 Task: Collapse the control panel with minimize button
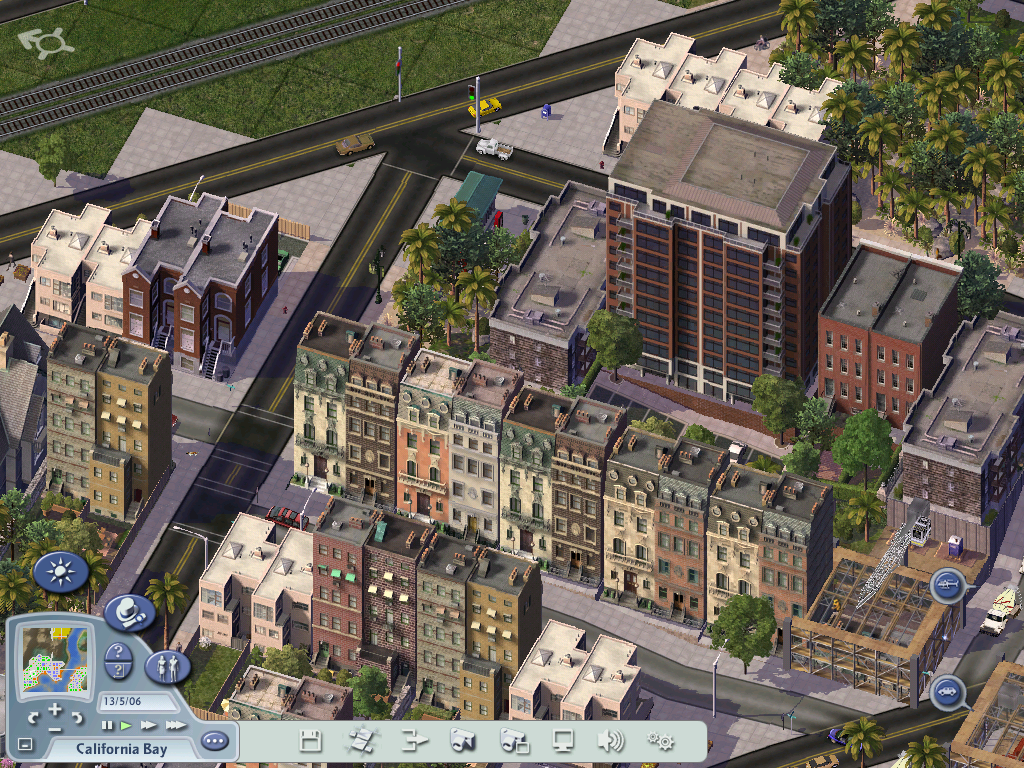(x=25, y=745)
